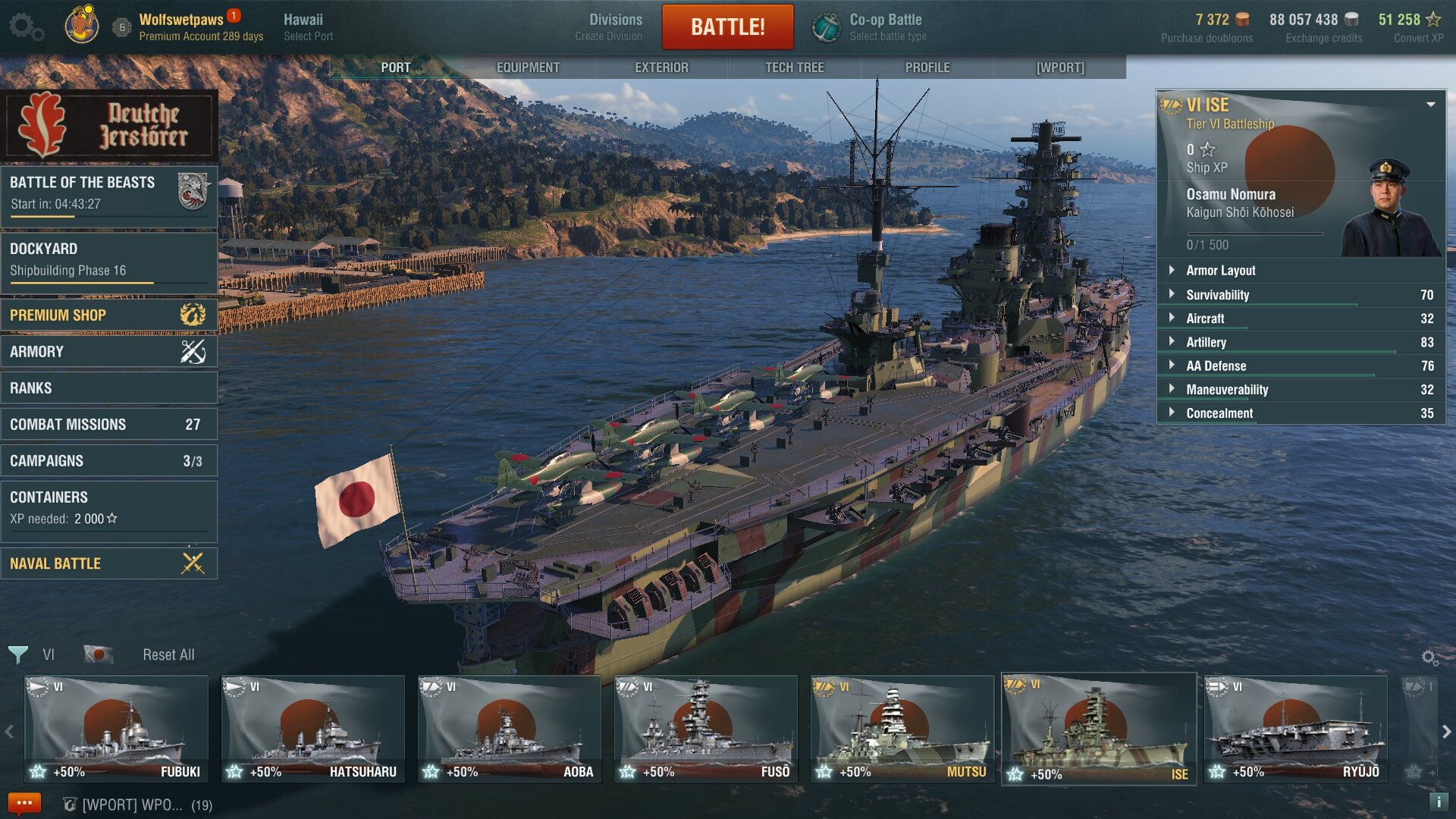The image size is (1456, 819).
Task: View the Dockyard shipbuilding progress
Action: (x=108, y=260)
